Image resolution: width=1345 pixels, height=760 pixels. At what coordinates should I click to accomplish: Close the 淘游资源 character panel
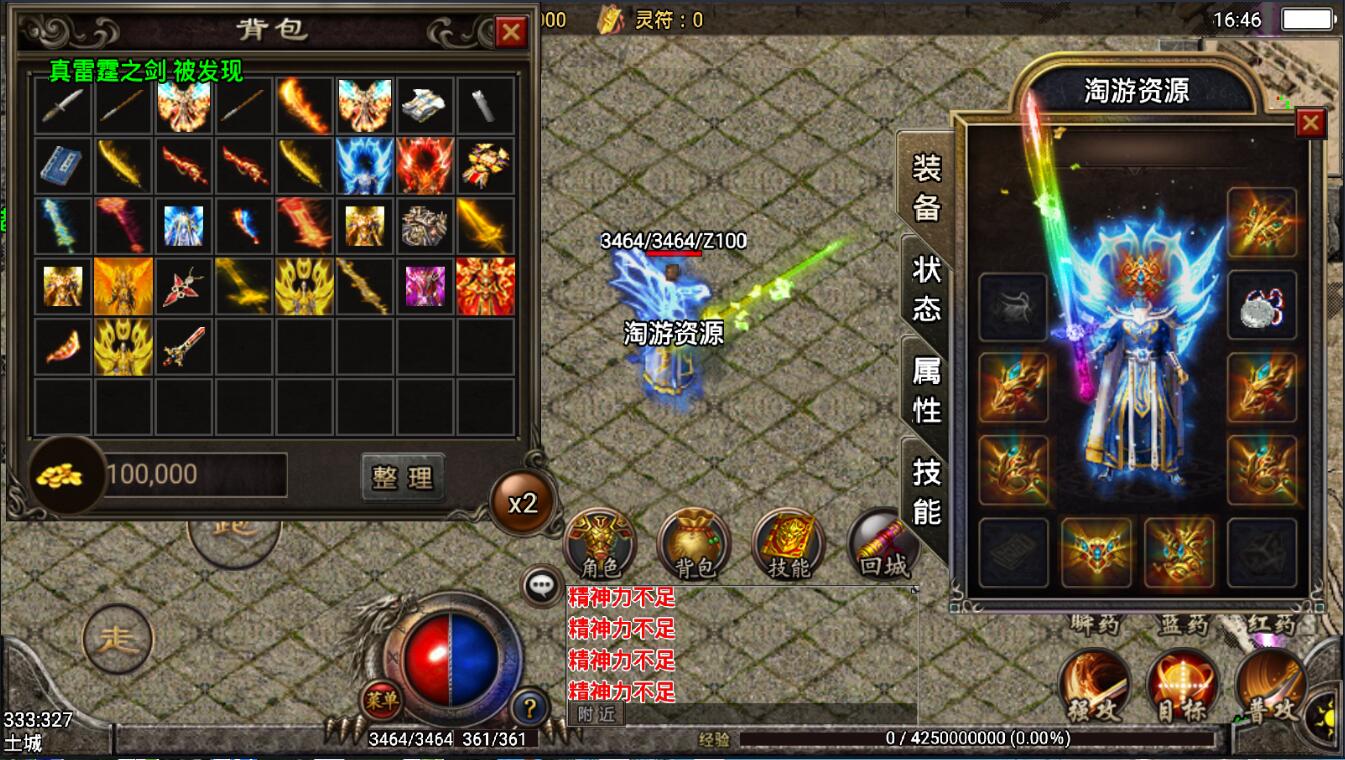coord(1310,123)
